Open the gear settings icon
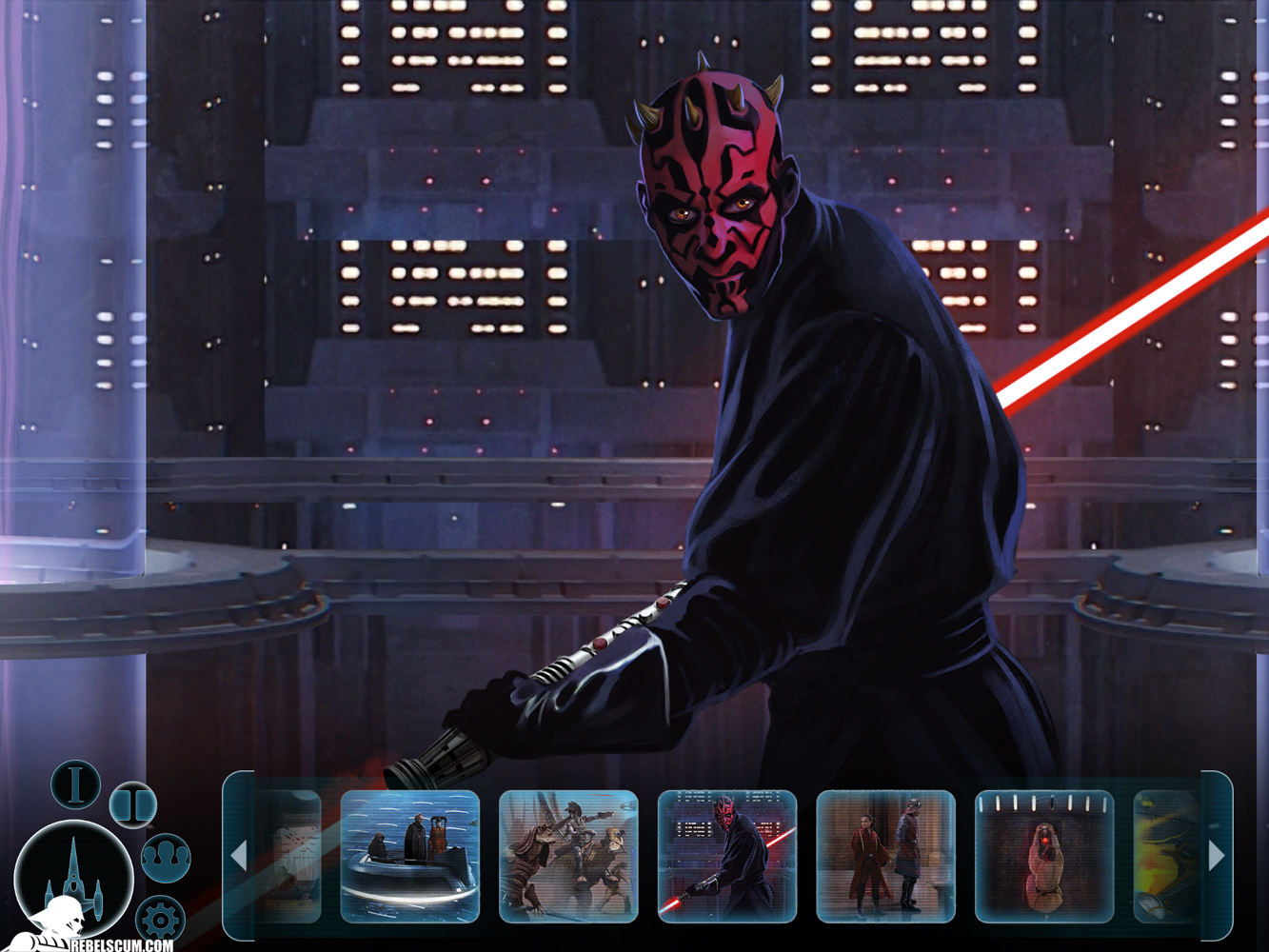The image size is (1269, 952). 159,920
